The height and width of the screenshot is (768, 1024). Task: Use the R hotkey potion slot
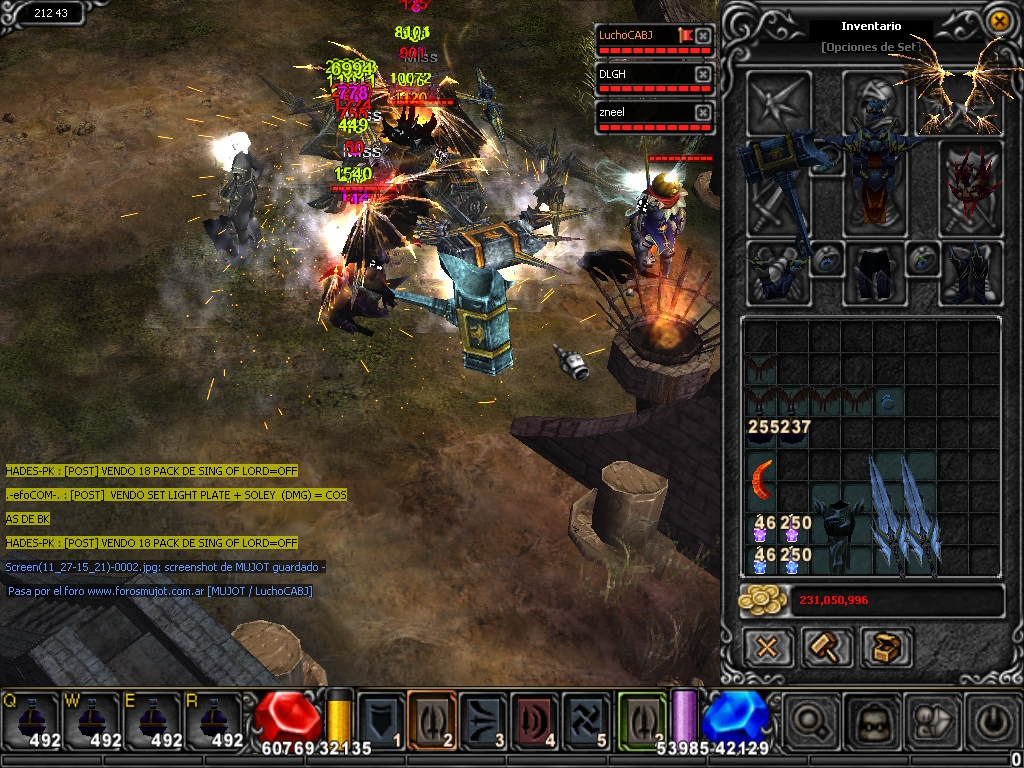coord(214,720)
